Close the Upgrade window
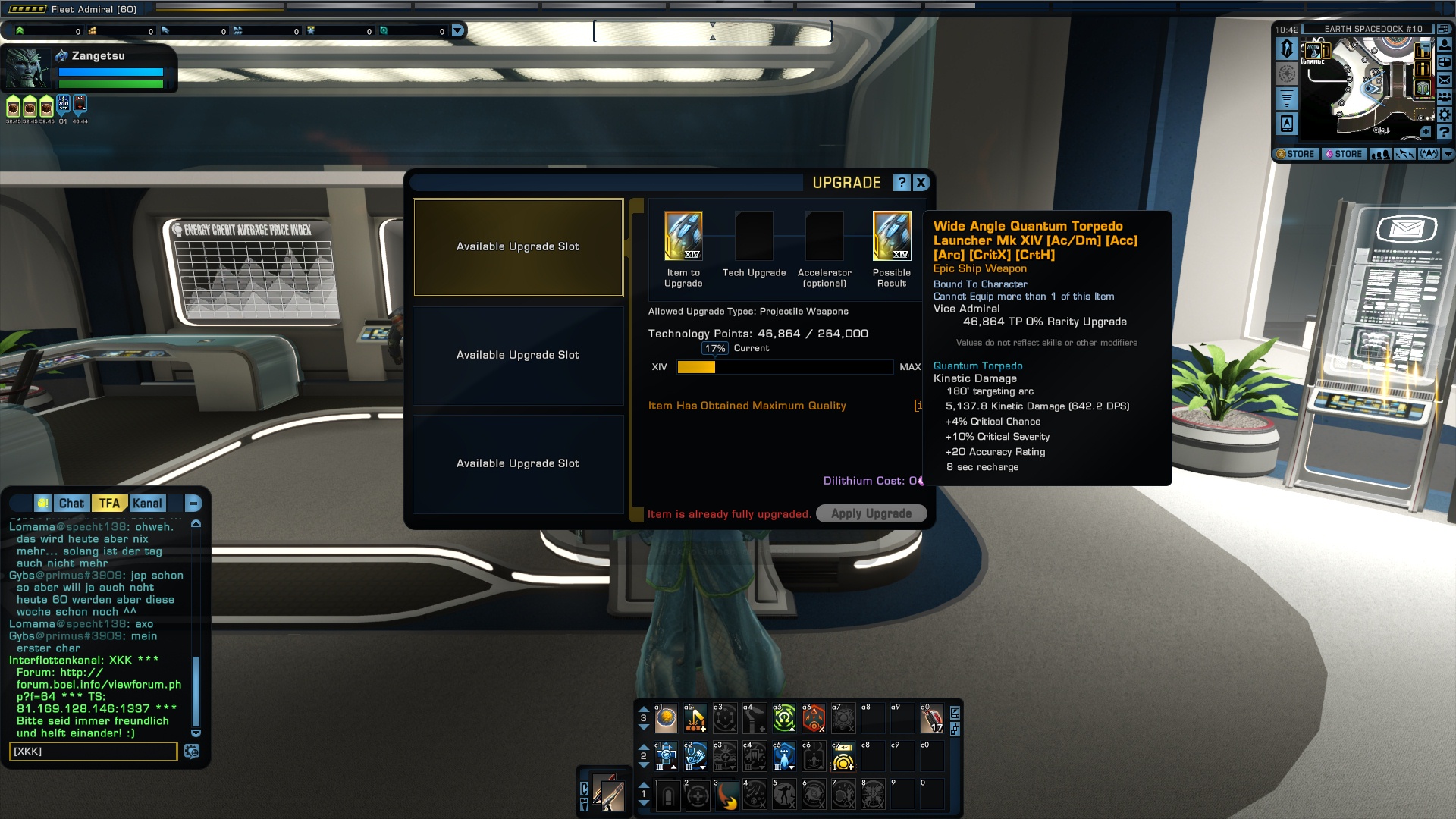The height and width of the screenshot is (819, 1456). (x=921, y=183)
